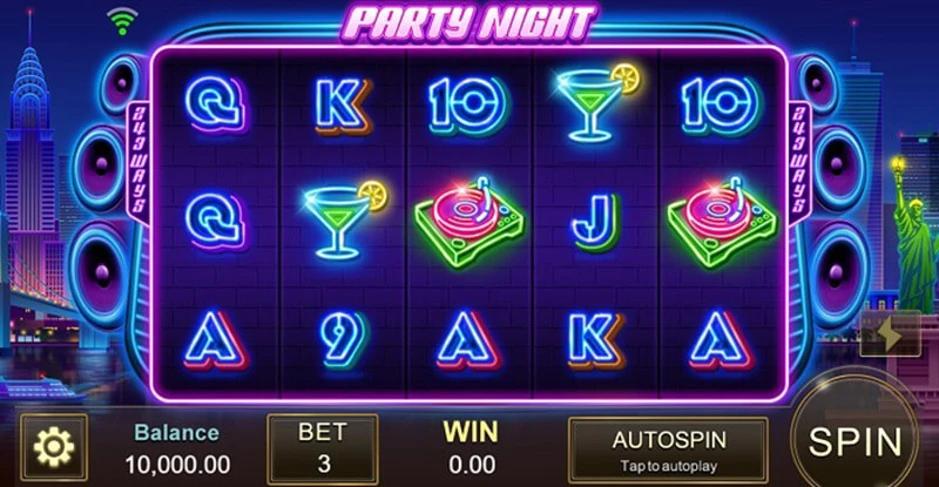Spin the reels with the SPIN button

coord(855,440)
